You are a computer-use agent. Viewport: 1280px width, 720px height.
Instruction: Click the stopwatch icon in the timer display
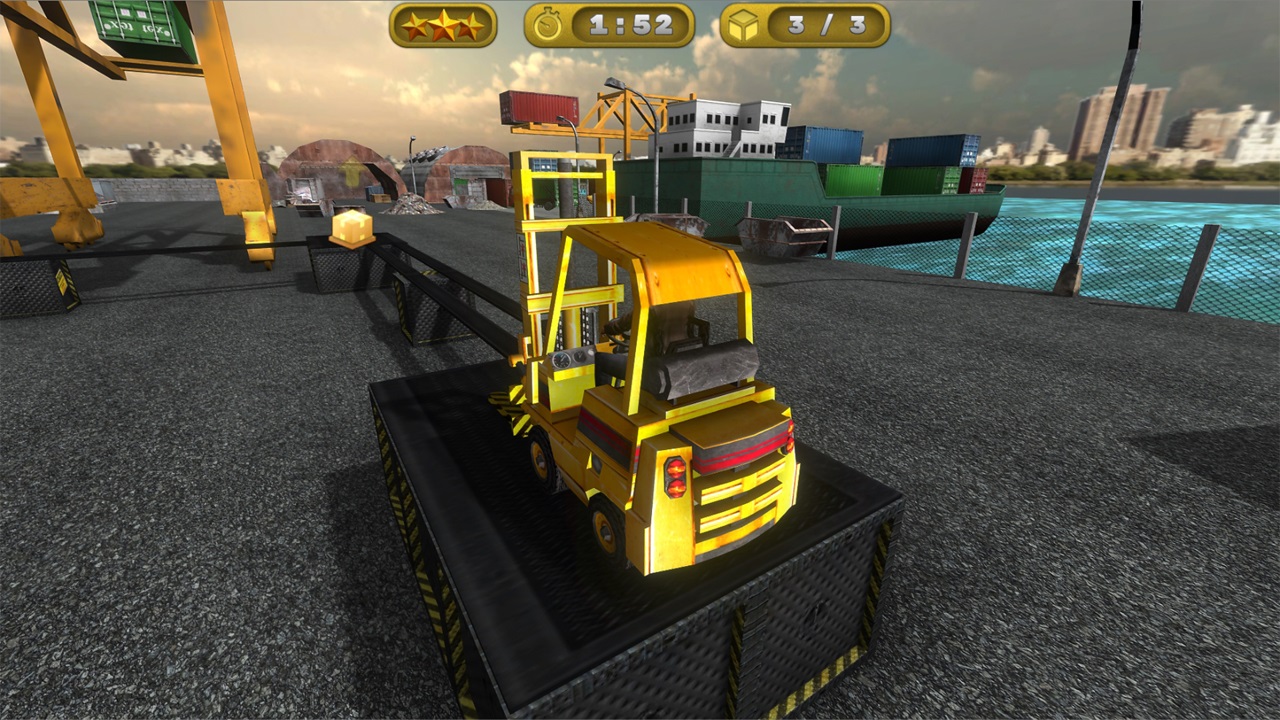545,26
